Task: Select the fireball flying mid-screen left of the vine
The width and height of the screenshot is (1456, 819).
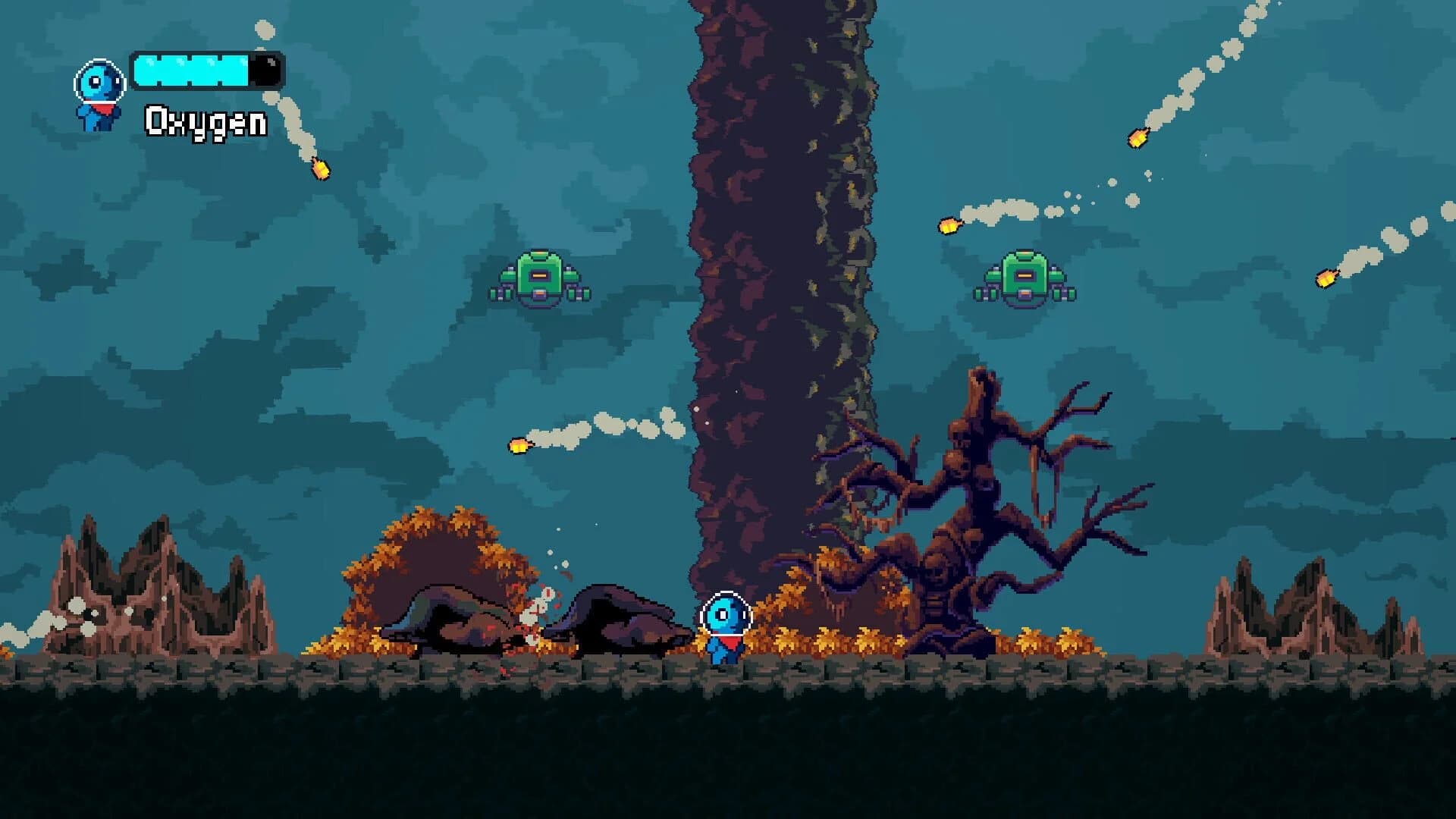Action: coord(519,447)
